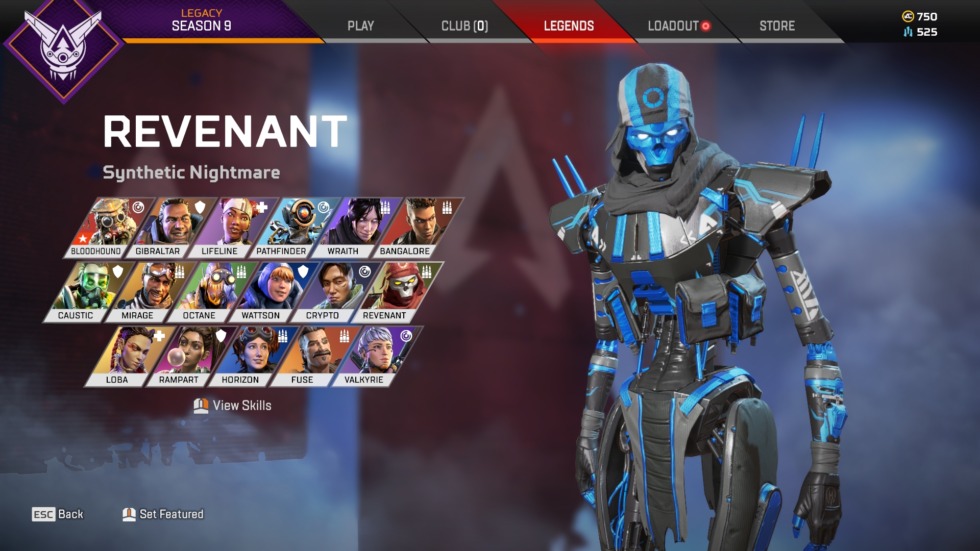Open View Skills for Revenant

click(233, 406)
